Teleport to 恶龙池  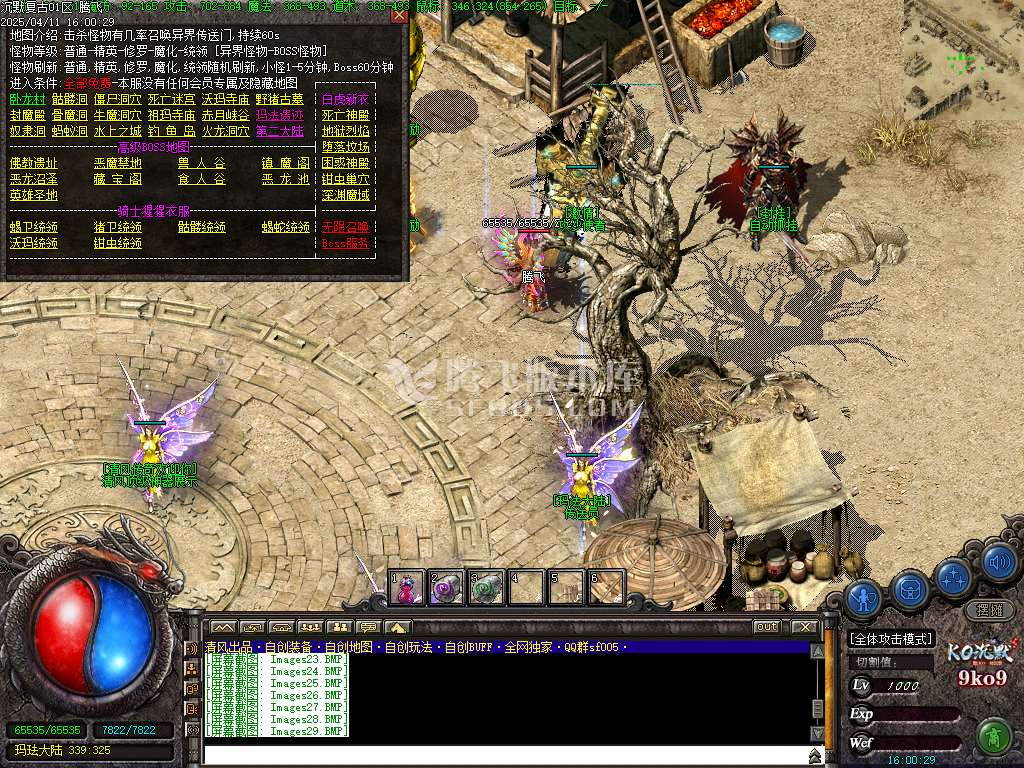coord(286,180)
